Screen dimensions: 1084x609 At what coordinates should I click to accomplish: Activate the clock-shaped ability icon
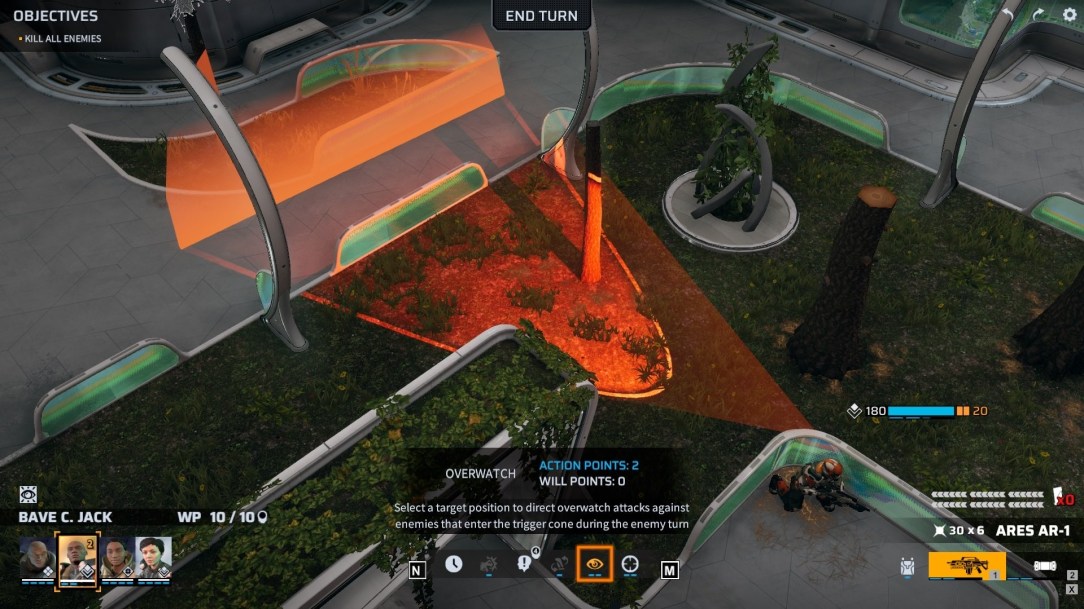pos(454,564)
